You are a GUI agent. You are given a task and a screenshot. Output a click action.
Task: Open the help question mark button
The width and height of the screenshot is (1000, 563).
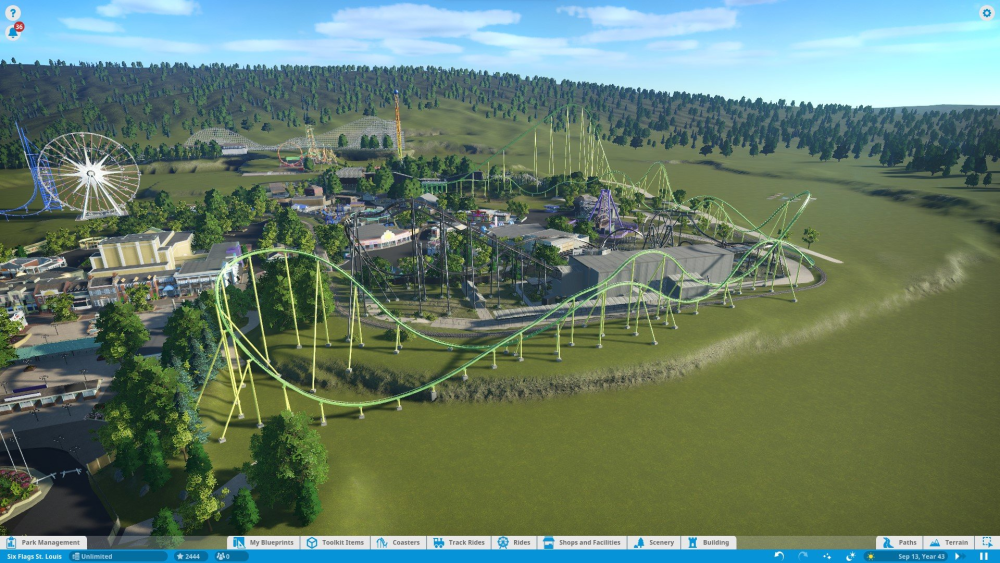click(x=13, y=13)
